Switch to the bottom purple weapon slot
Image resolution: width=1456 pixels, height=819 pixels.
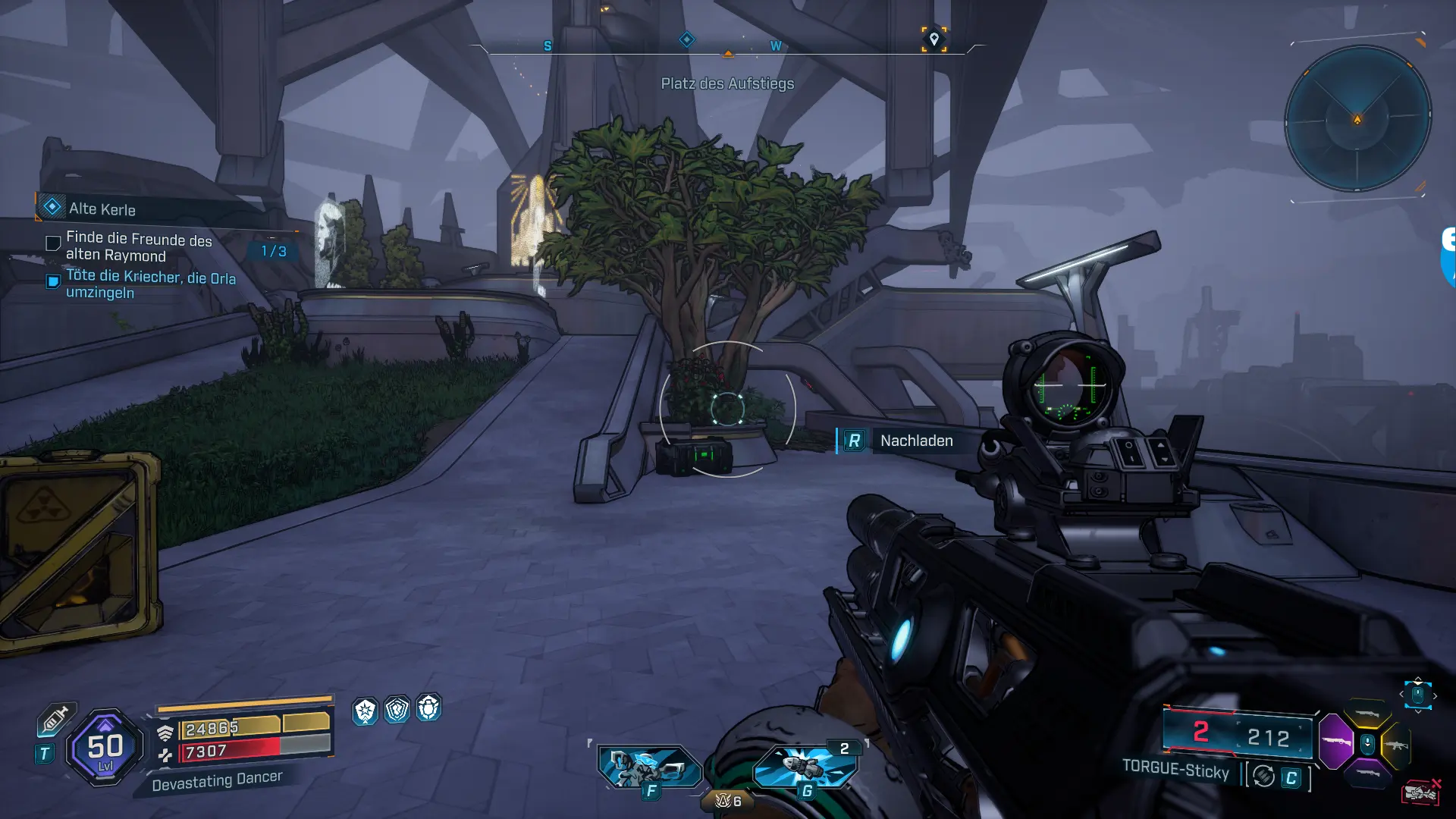point(1367,773)
